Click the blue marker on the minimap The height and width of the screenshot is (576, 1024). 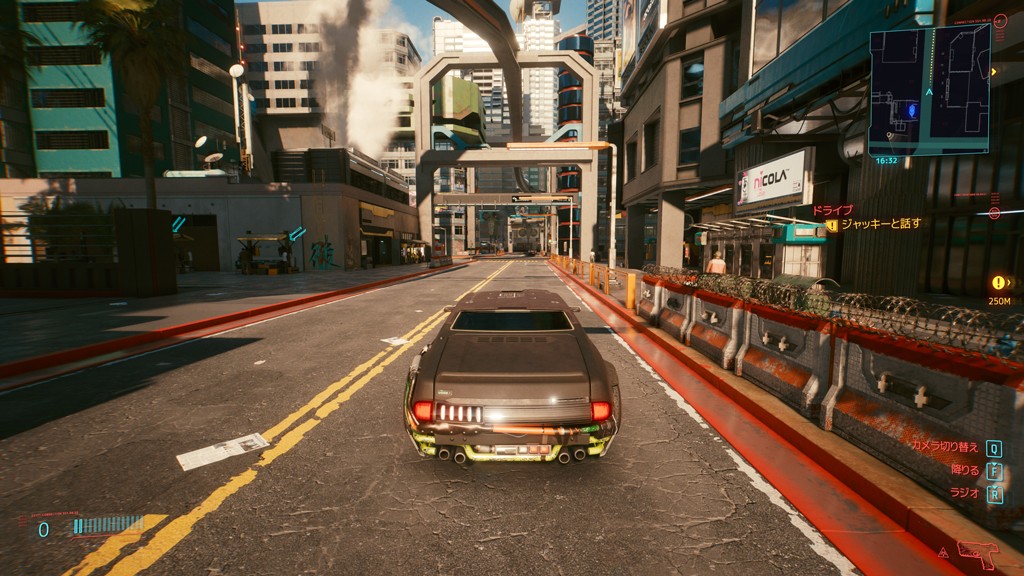(911, 109)
